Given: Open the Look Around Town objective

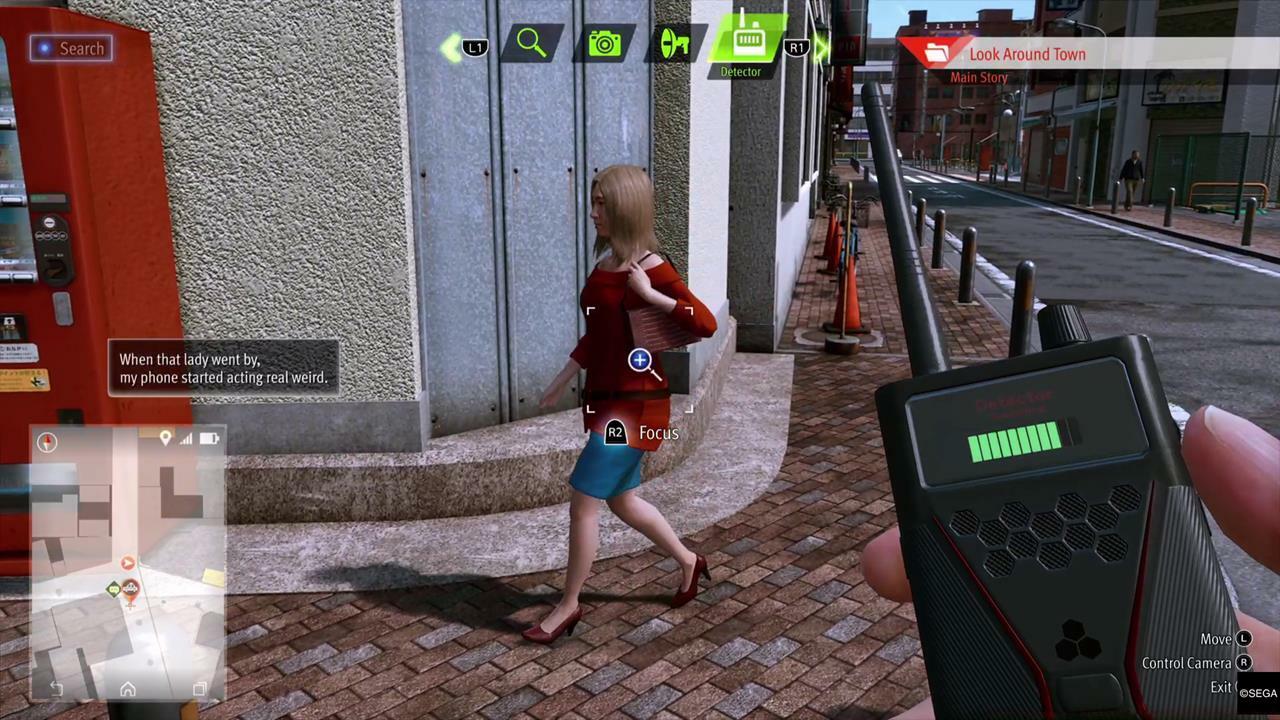Looking at the screenshot, I should click(x=1026, y=55).
